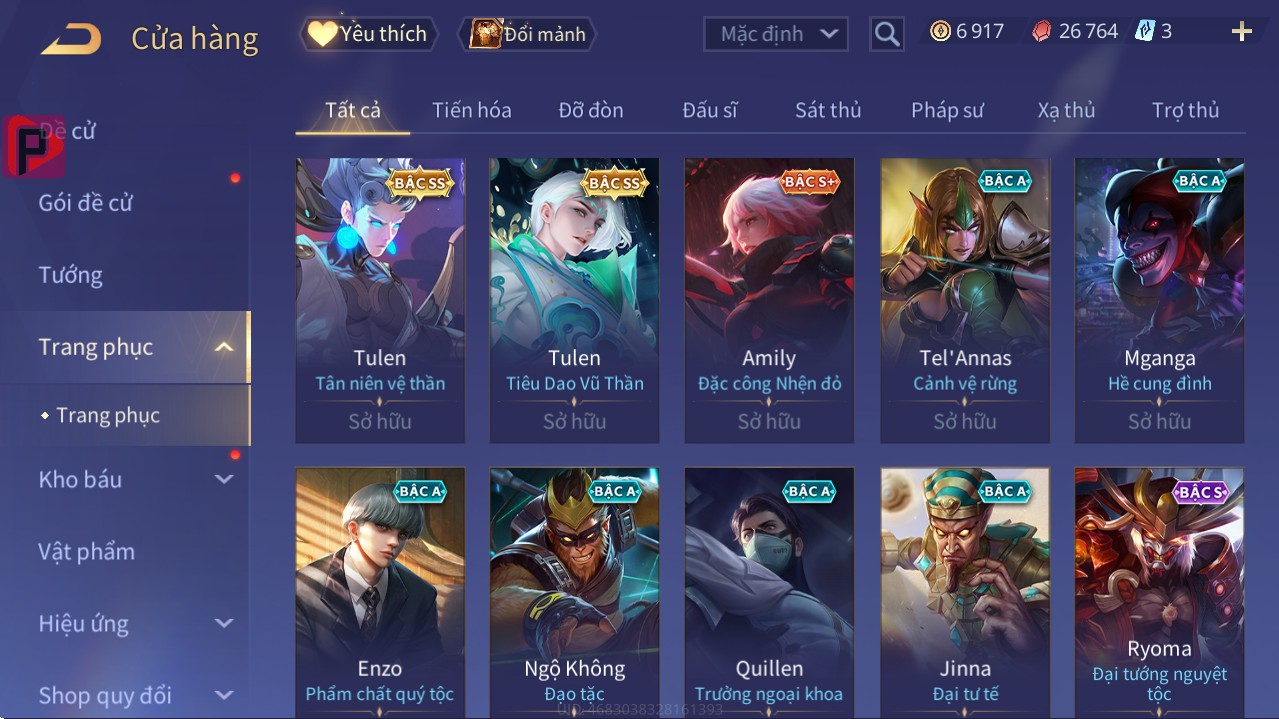Filter by the Pháp sư tab

tap(947, 110)
